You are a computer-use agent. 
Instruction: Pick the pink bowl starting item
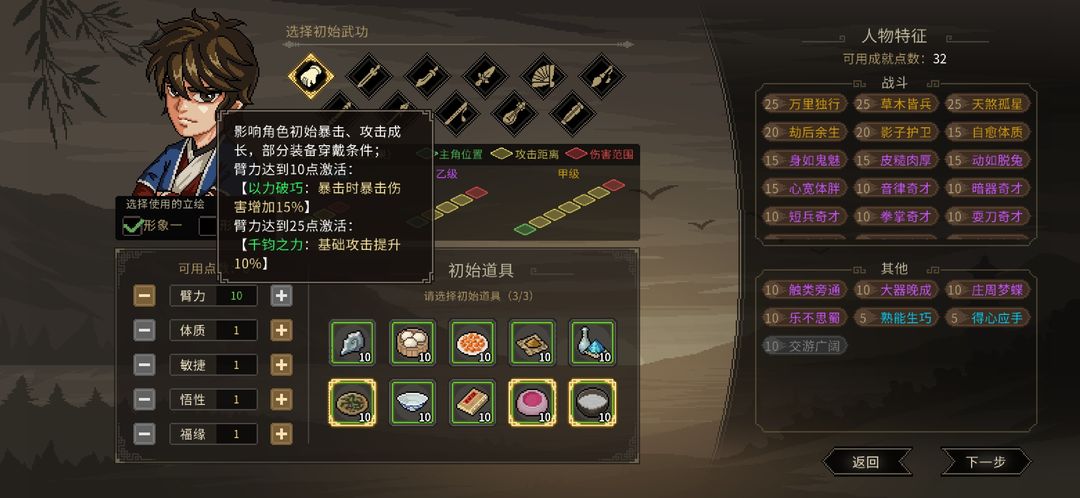[532, 403]
